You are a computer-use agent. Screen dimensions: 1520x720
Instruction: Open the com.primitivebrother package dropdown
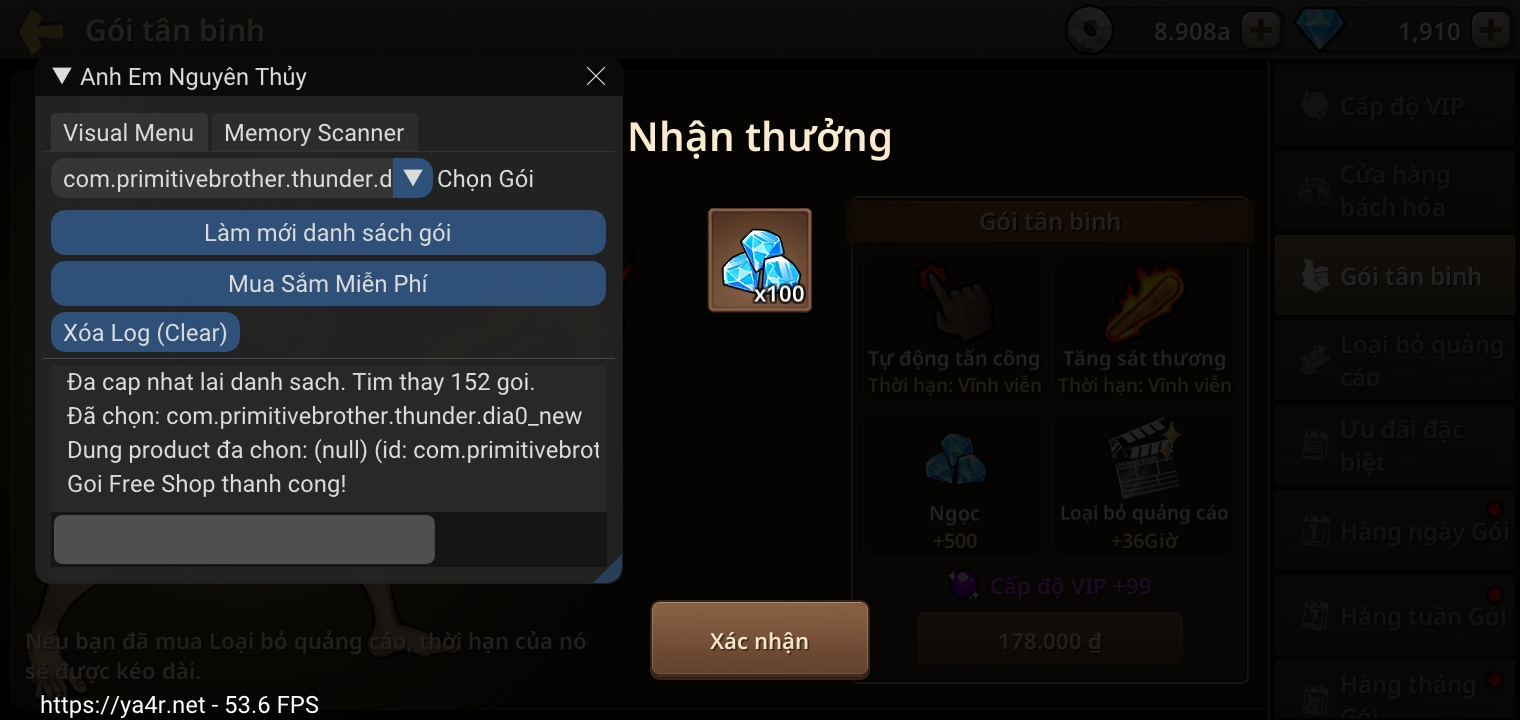412,177
